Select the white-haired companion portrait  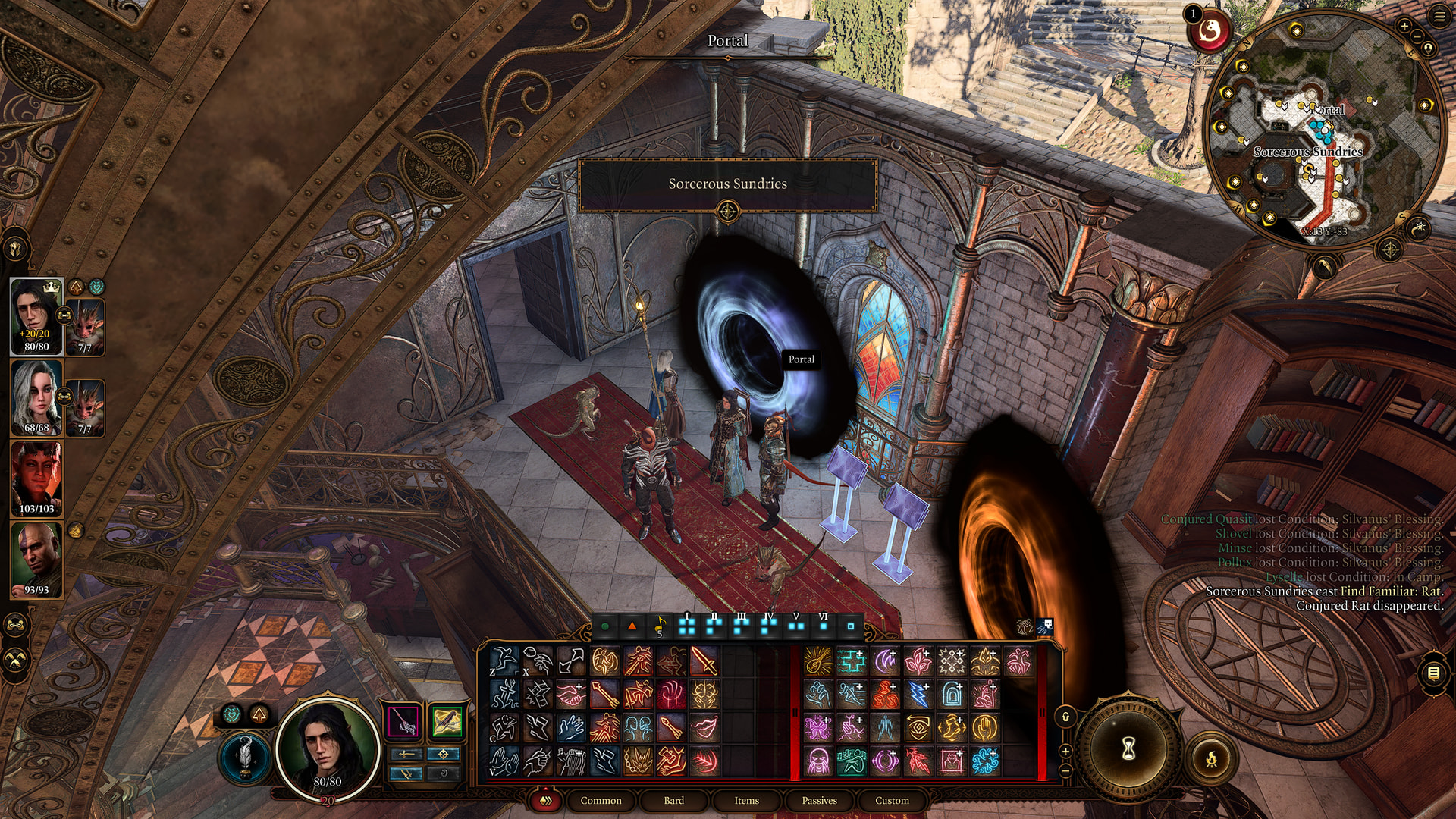tap(36, 397)
